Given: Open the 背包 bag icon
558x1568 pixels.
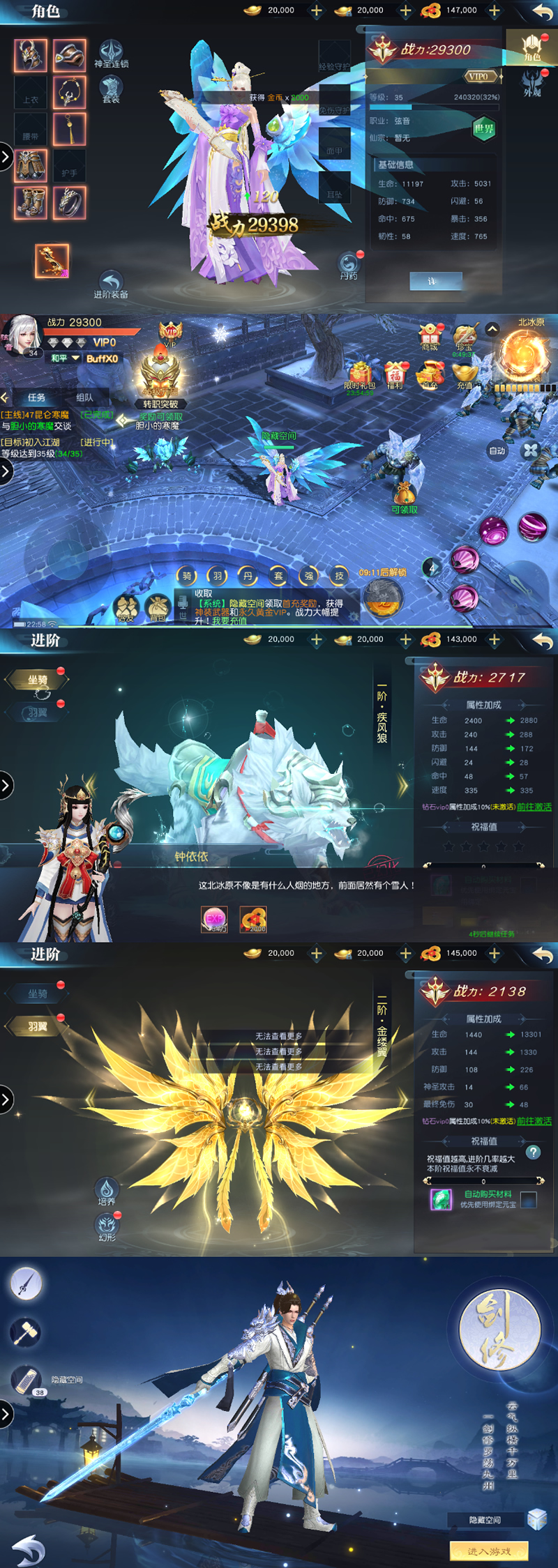Looking at the screenshot, I should 158,609.
